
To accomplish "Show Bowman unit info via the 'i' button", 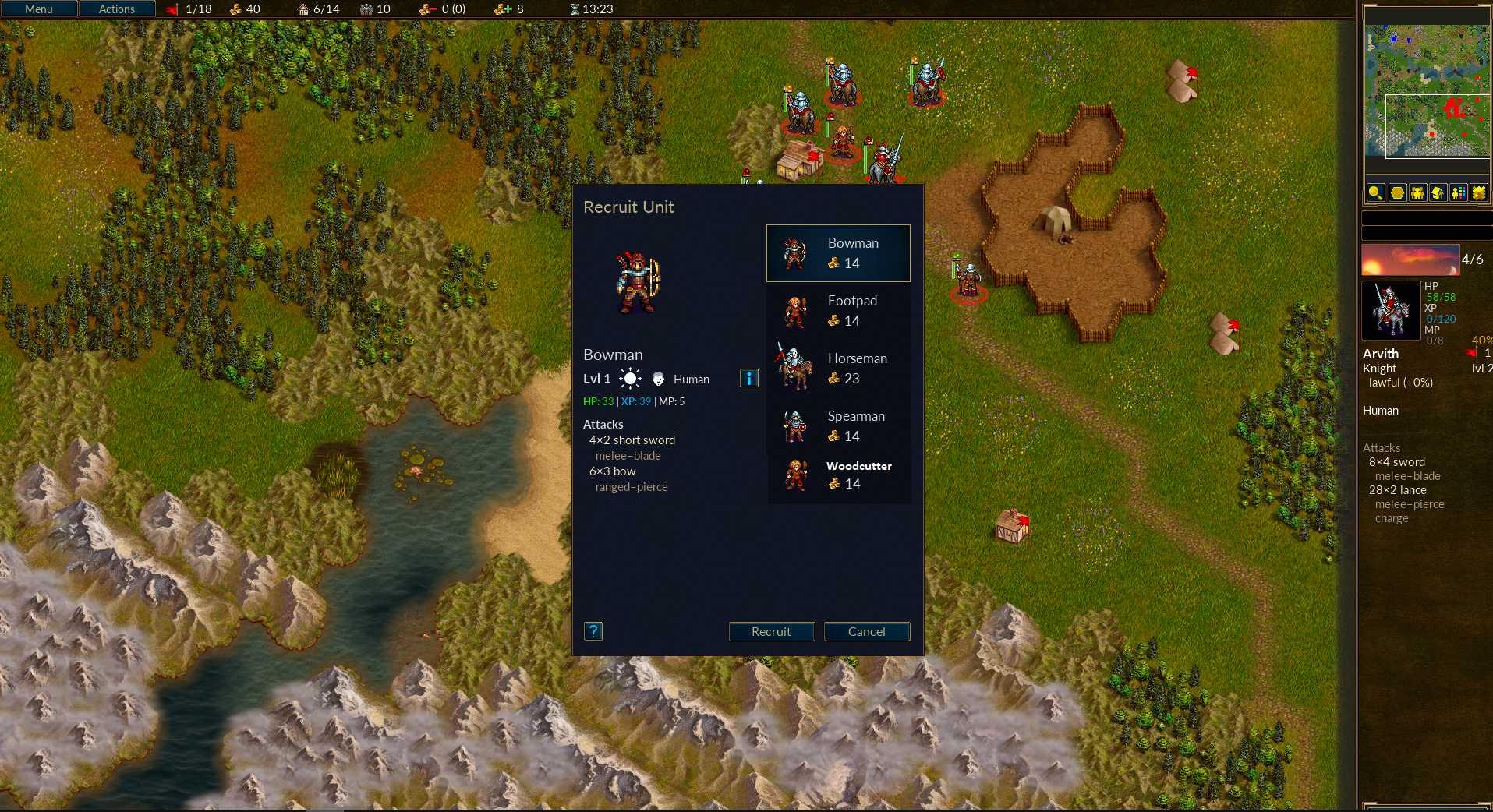I will click(x=748, y=379).
